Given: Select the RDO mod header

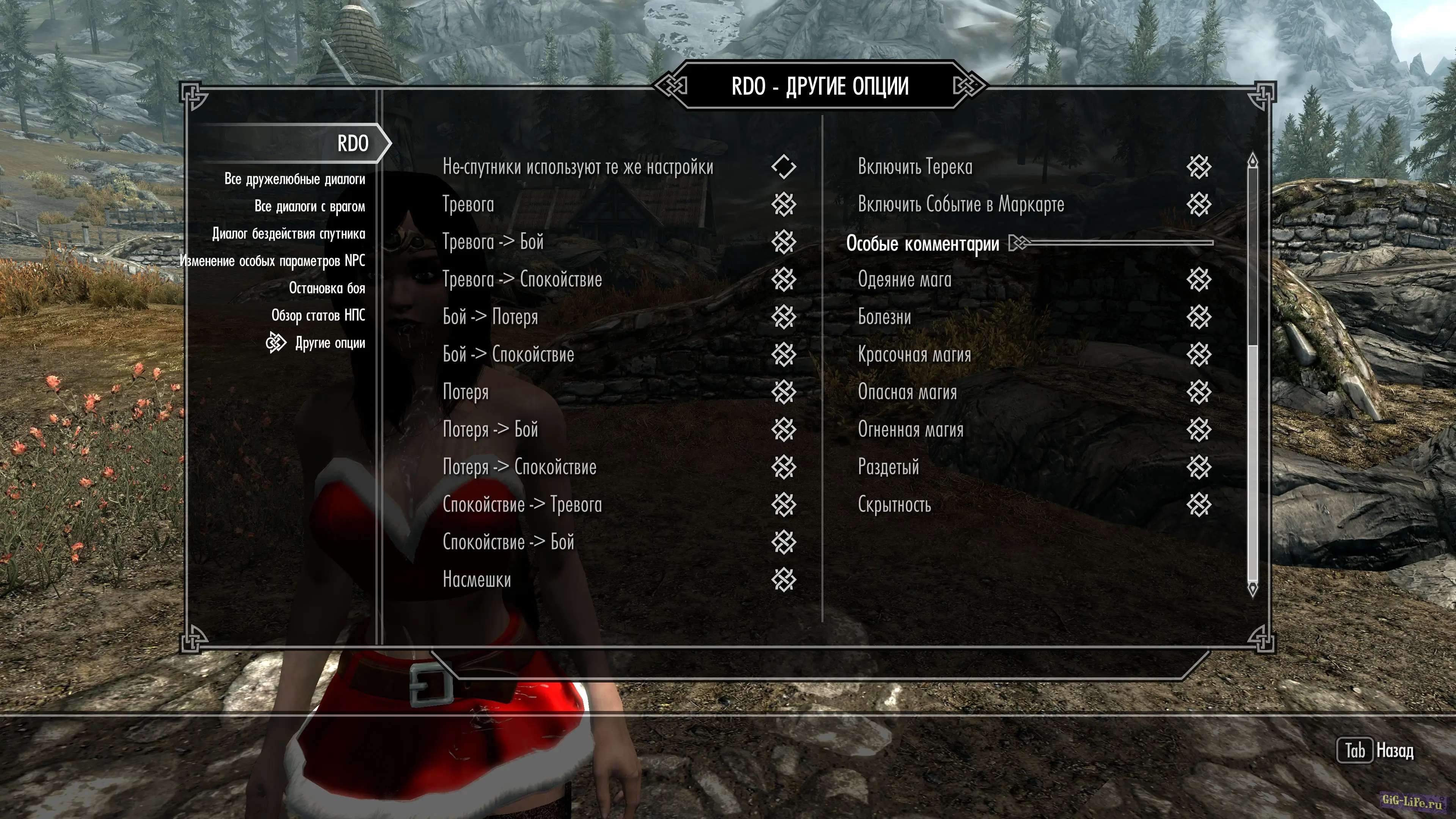Looking at the screenshot, I should (x=353, y=144).
